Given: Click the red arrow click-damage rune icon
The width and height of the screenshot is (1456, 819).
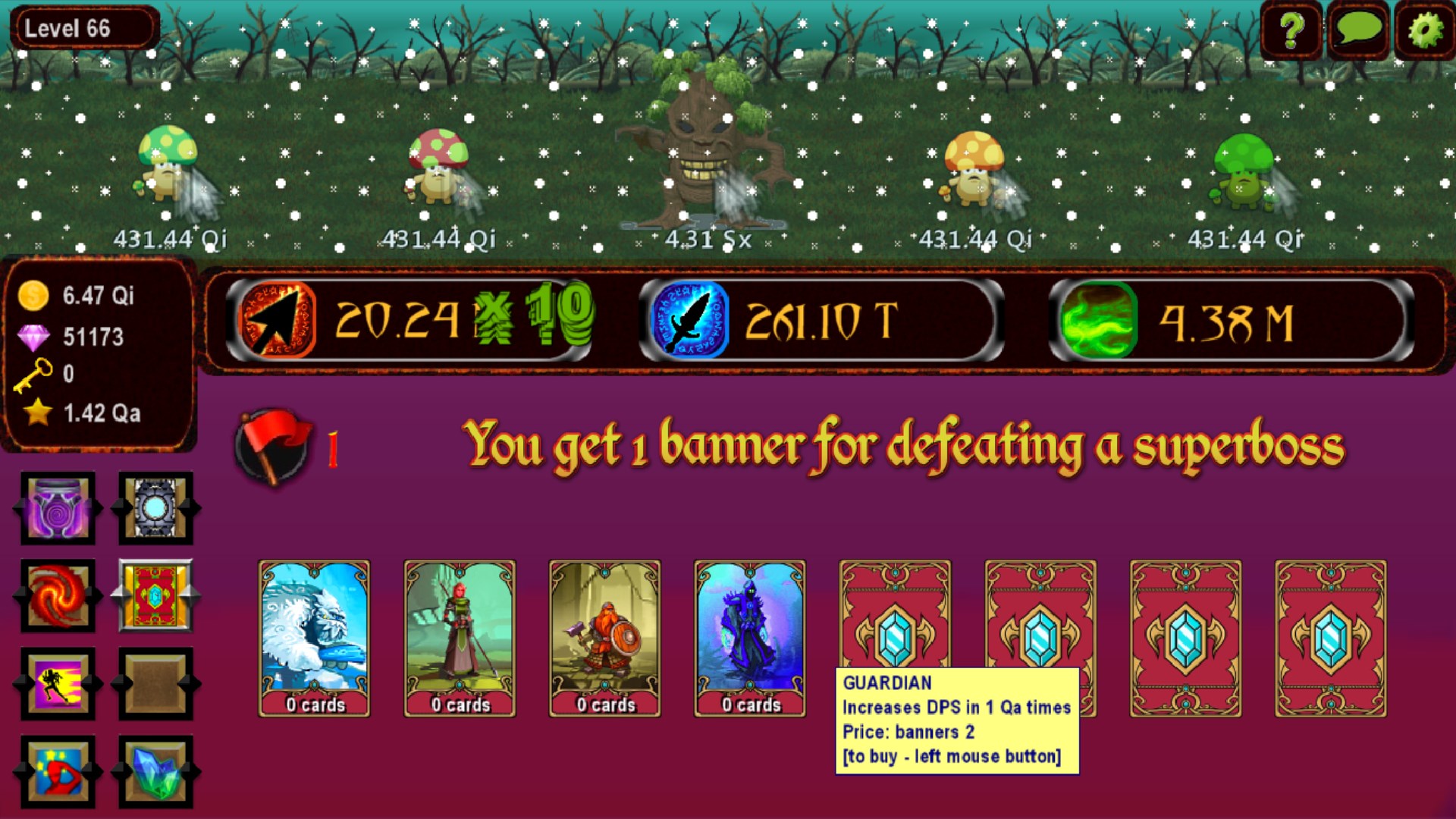Looking at the screenshot, I should (x=276, y=318).
